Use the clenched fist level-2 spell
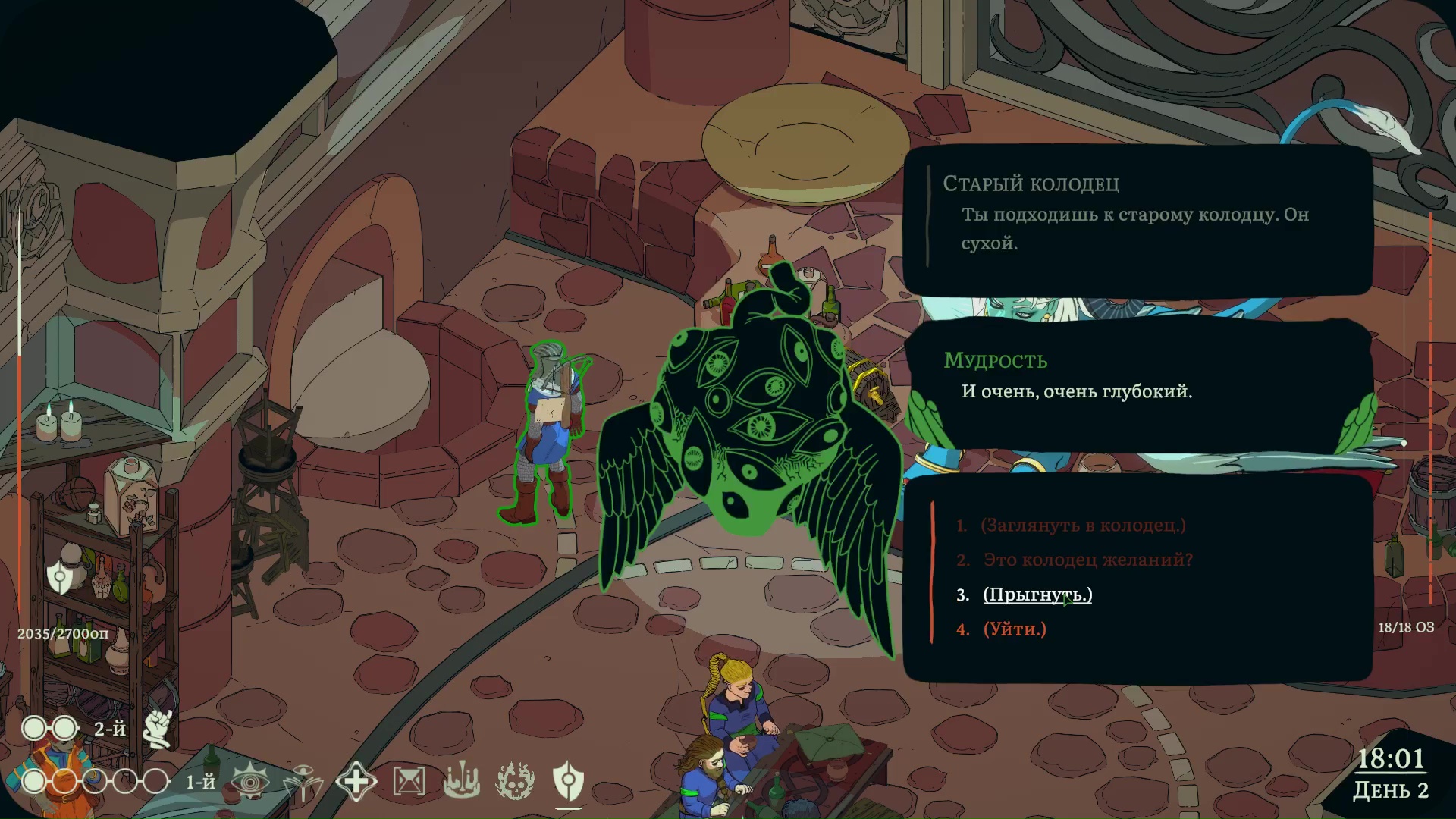Image resolution: width=1456 pixels, height=819 pixels. pos(158,729)
